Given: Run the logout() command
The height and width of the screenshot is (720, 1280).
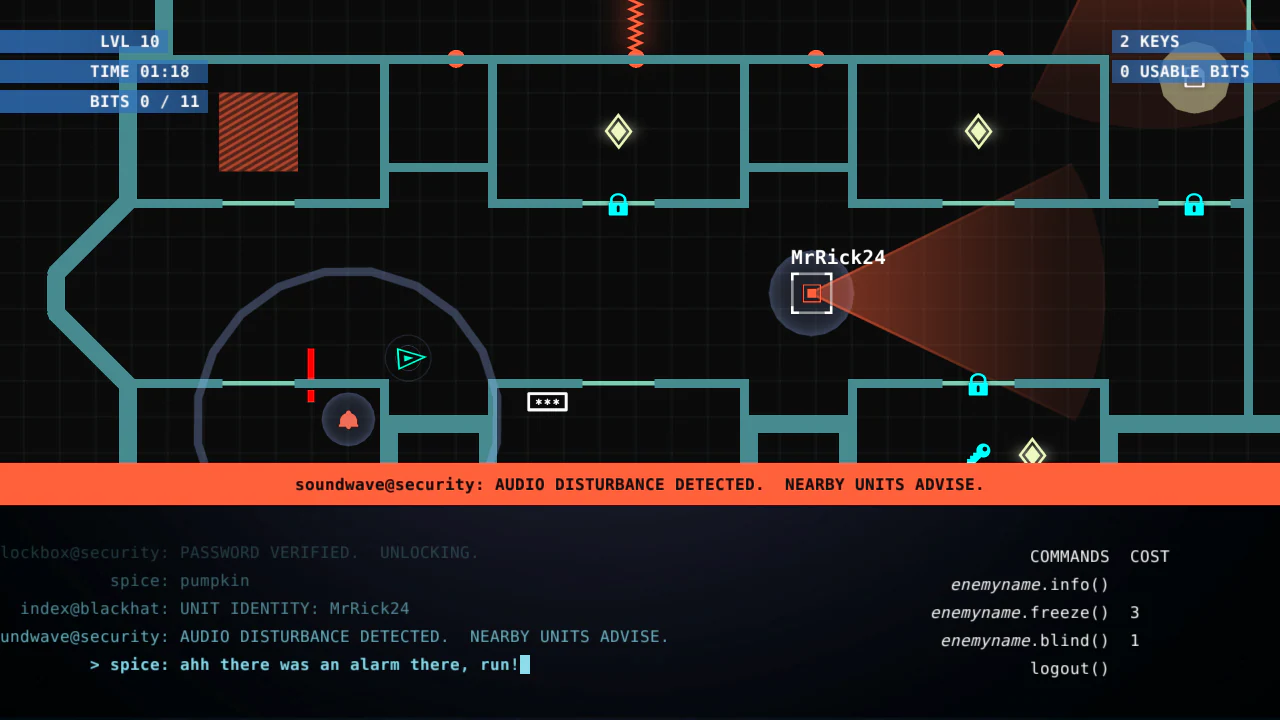Looking at the screenshot, I should click(x=1069, y=668).
